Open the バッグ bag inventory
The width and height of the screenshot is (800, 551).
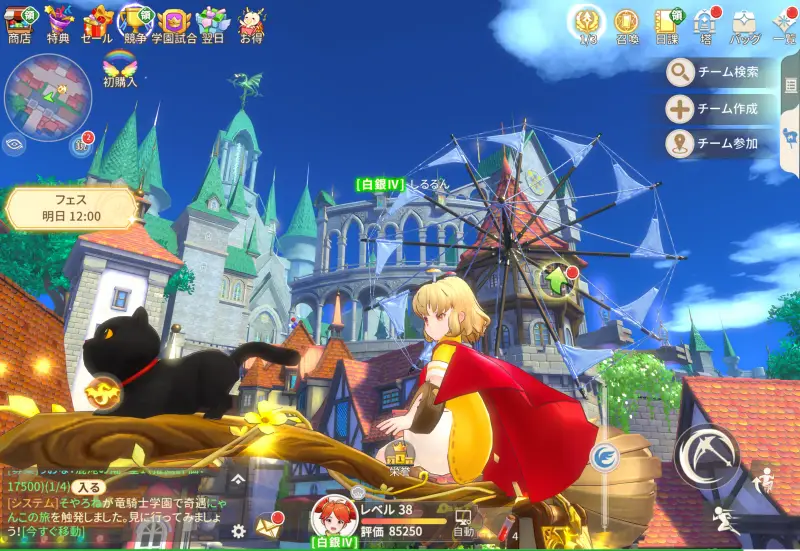pyautogui.click(x=744, y=24)
